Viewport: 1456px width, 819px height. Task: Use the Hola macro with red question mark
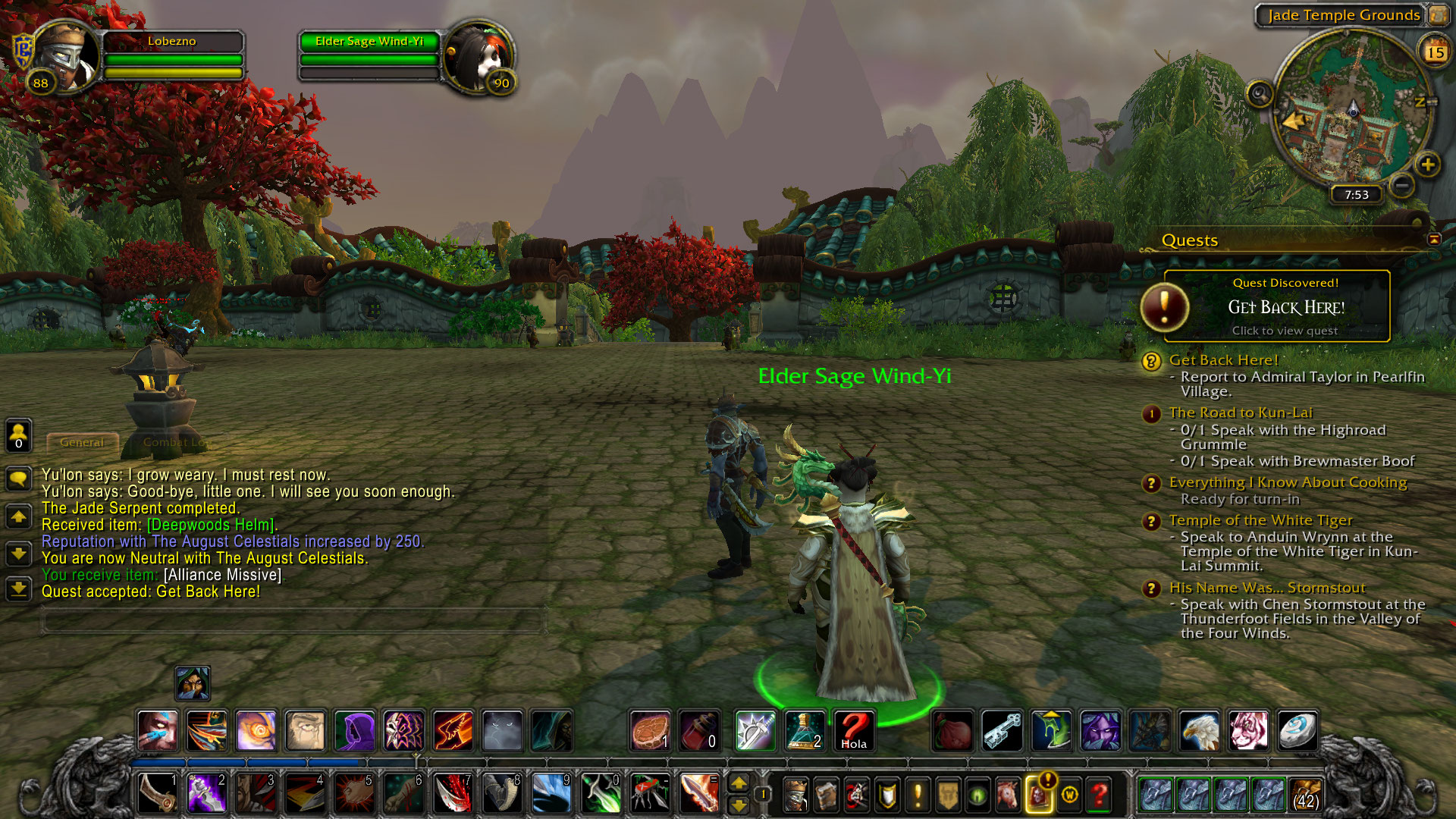854,731
